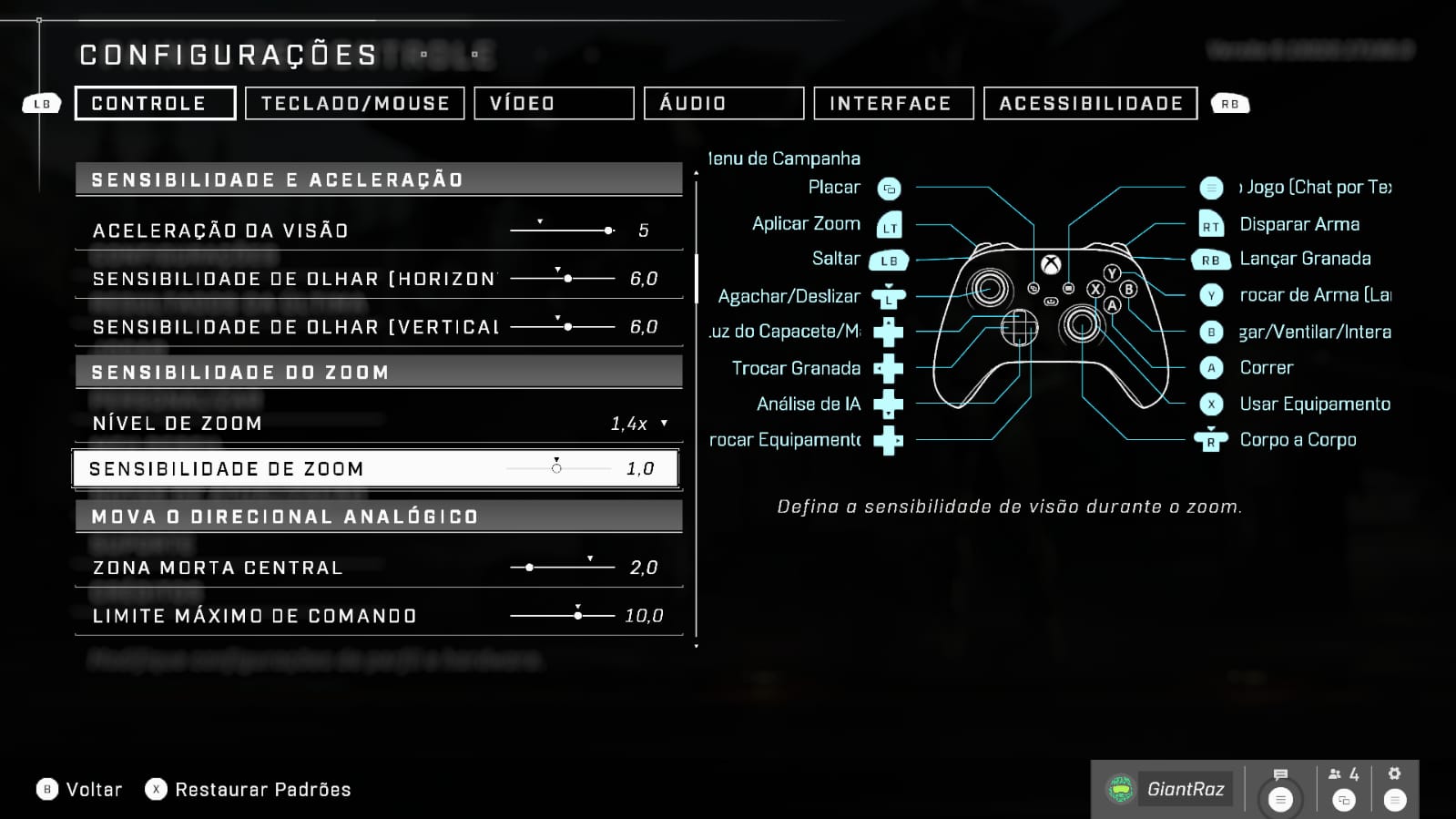The image size is (1456, 819).
Task: Open the Teclado/Mouse tab
Action: pyautogui.click(x=355, y=104)
